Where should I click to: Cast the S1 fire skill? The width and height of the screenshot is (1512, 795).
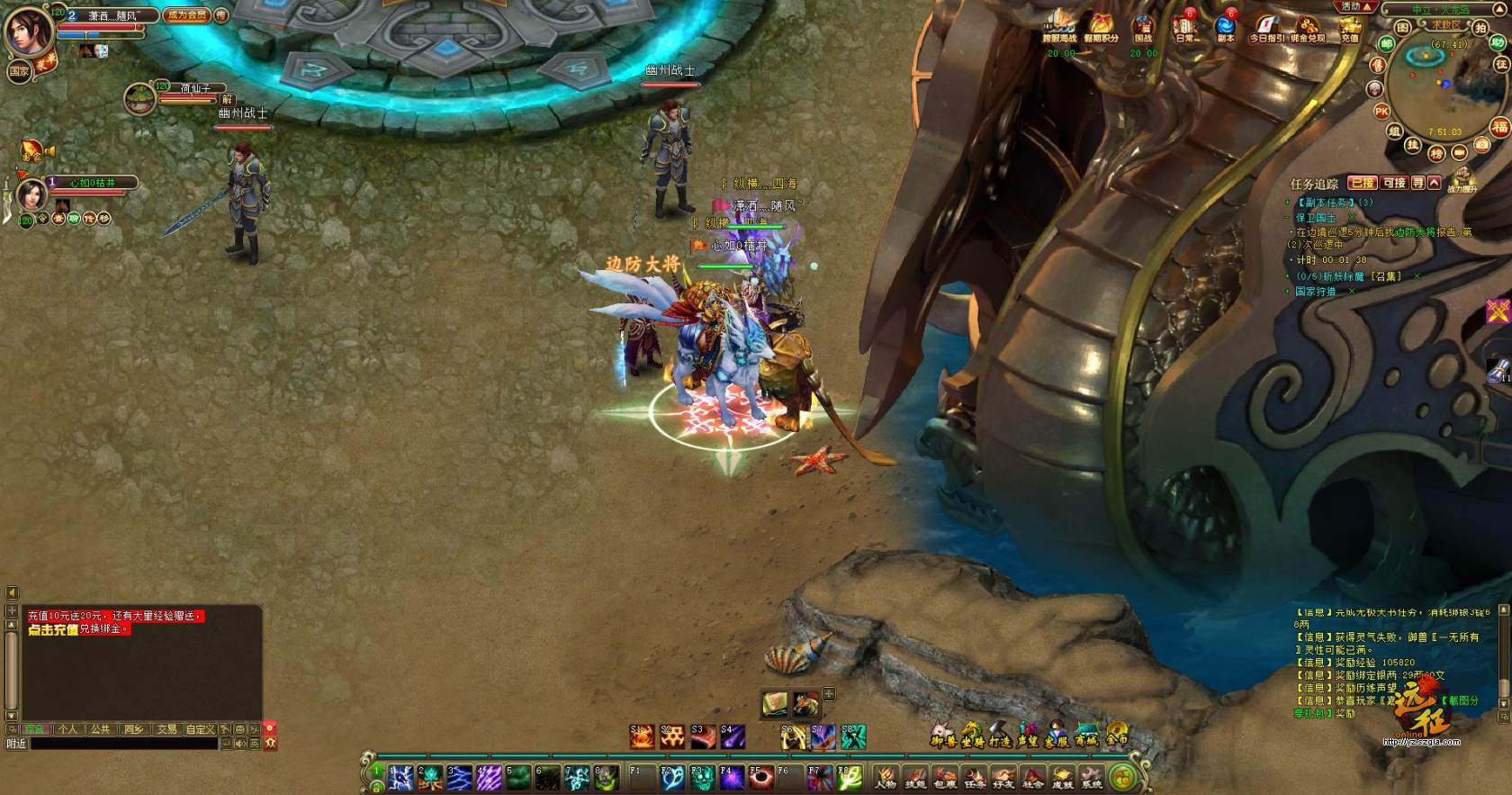(x=642, y=736)
